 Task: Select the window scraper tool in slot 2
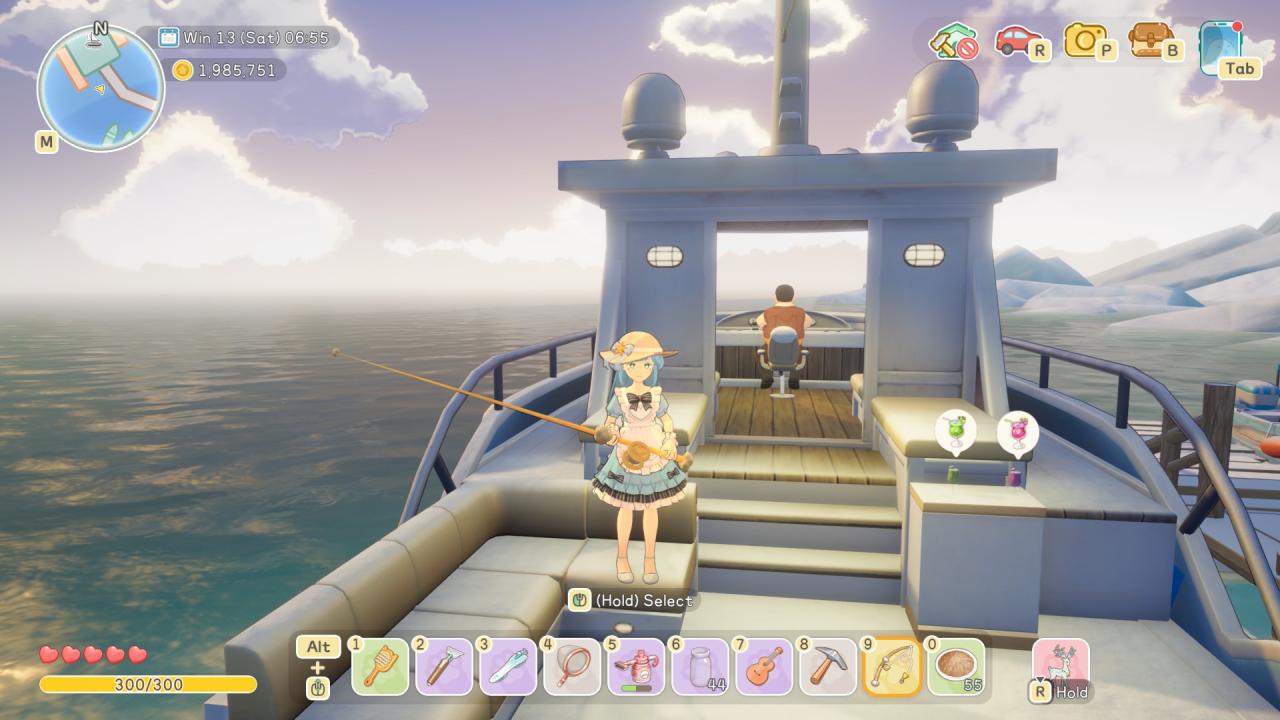(444, 667)
